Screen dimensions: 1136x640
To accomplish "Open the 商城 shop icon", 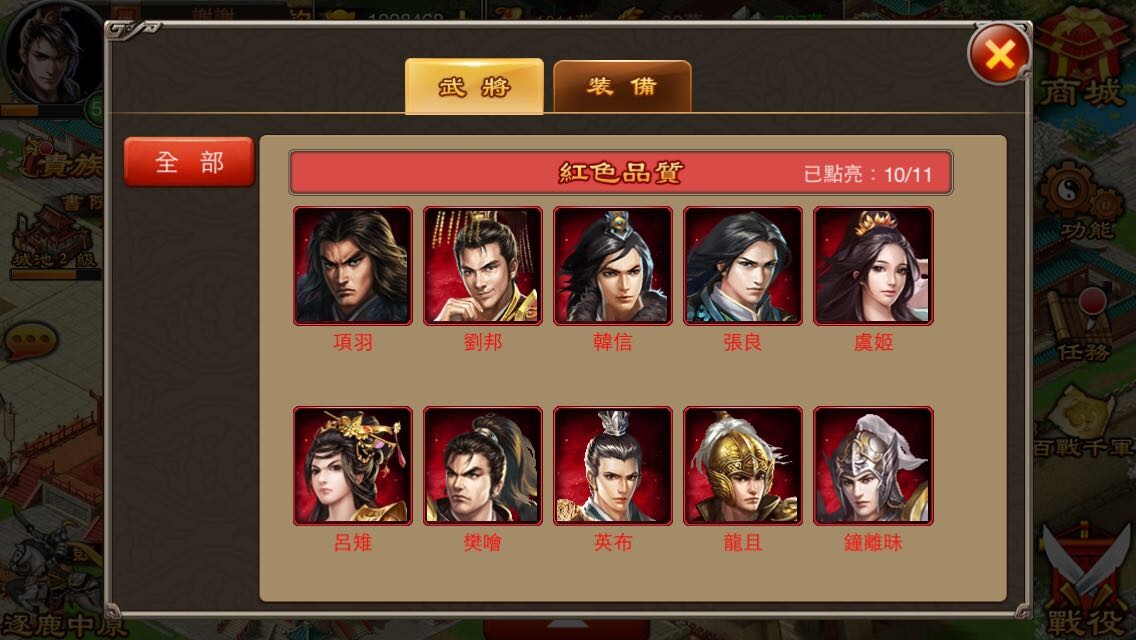I will coord(1084,60).
